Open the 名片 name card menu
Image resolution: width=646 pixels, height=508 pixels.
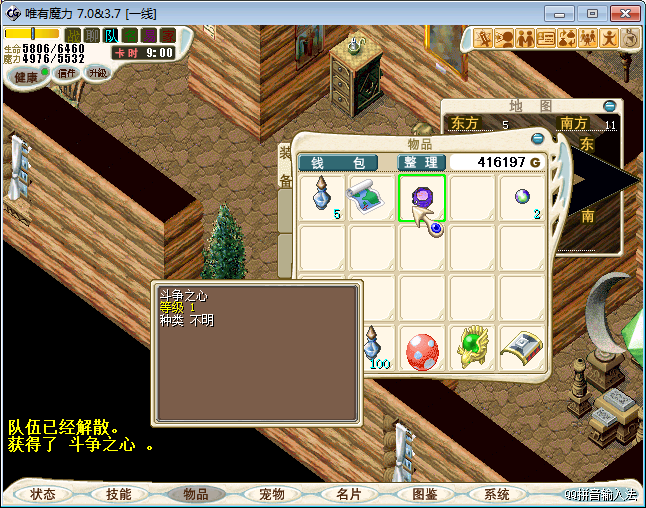(x=347, y=494)
